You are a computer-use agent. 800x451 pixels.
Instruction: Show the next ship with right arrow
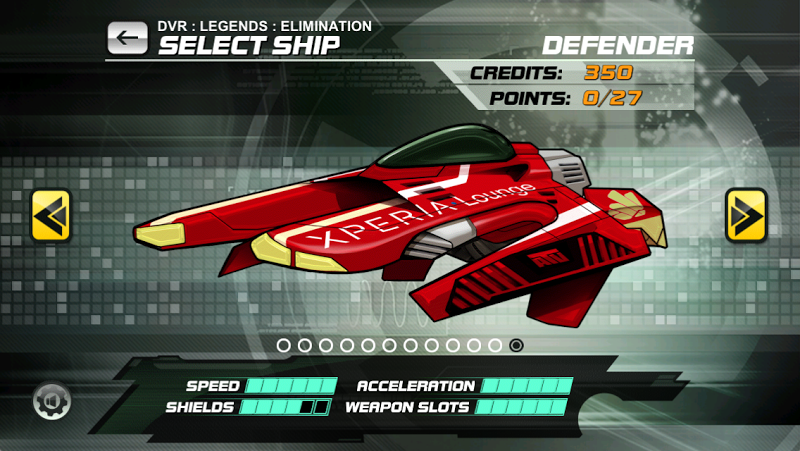[745, 214]
